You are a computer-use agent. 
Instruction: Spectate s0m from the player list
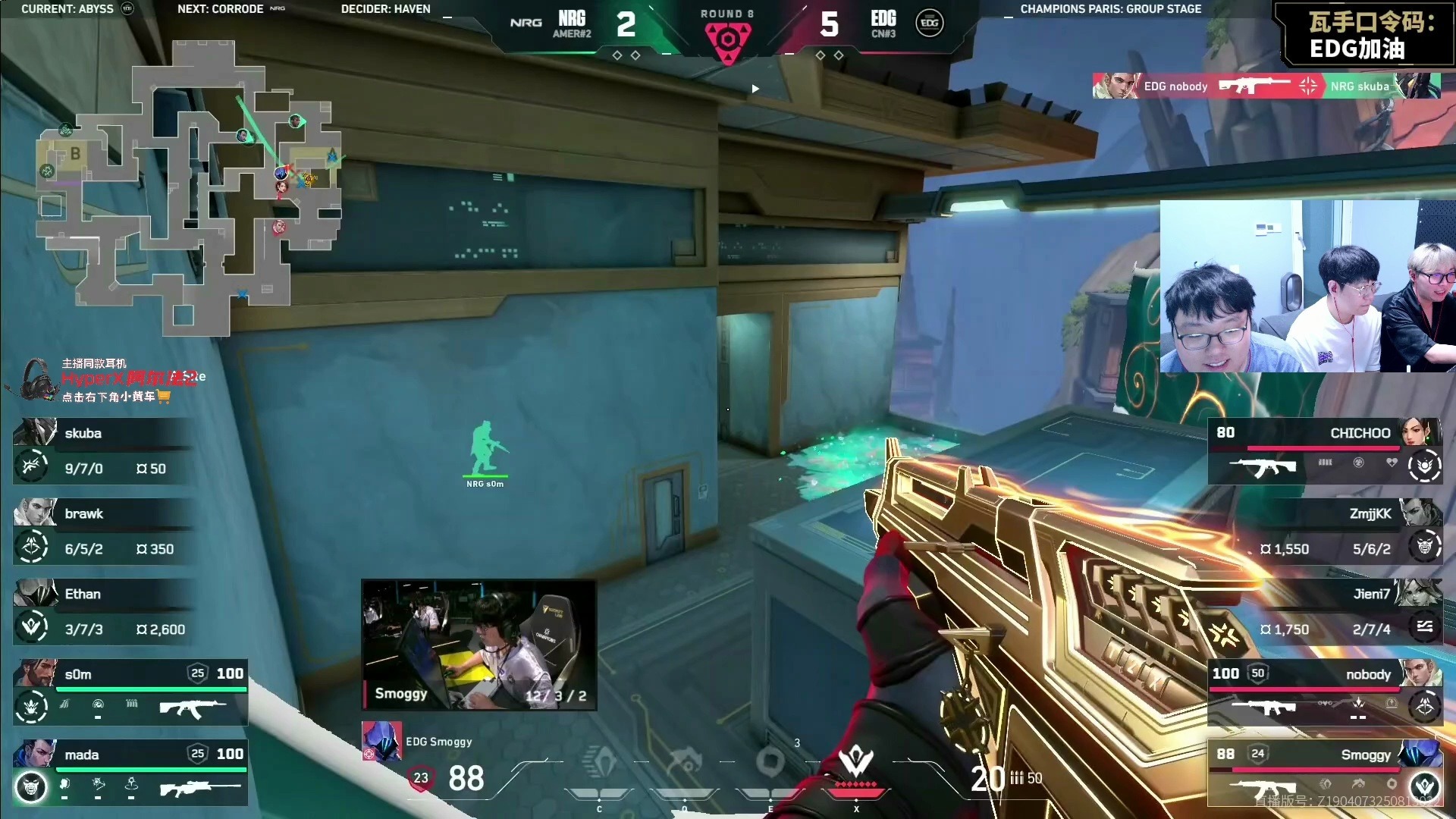[130, 692]
